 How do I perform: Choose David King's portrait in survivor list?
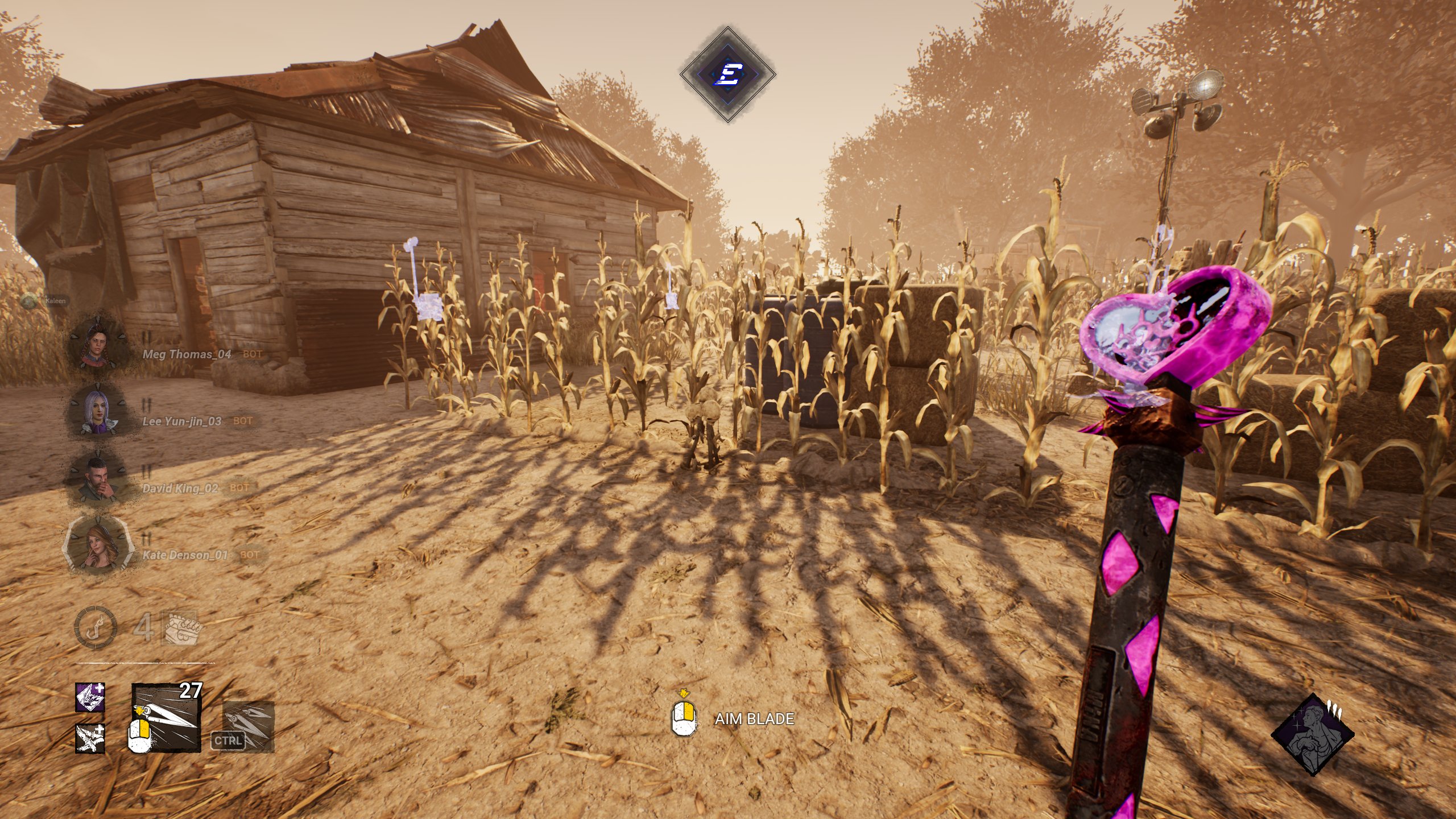click(97, 477)
